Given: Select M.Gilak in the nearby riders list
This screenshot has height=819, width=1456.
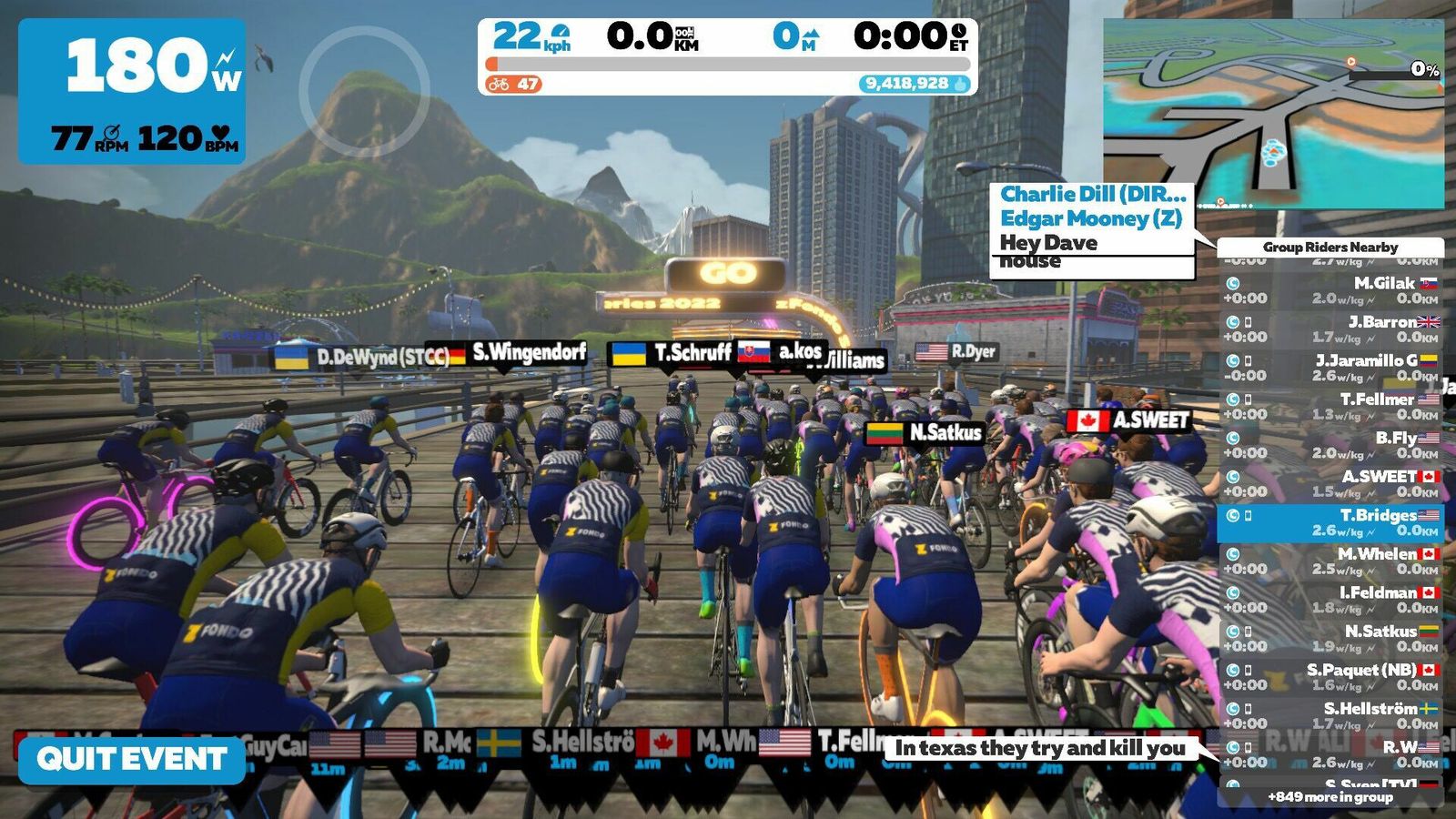Looking at the screenshot, I should [x=1330, y=290].
